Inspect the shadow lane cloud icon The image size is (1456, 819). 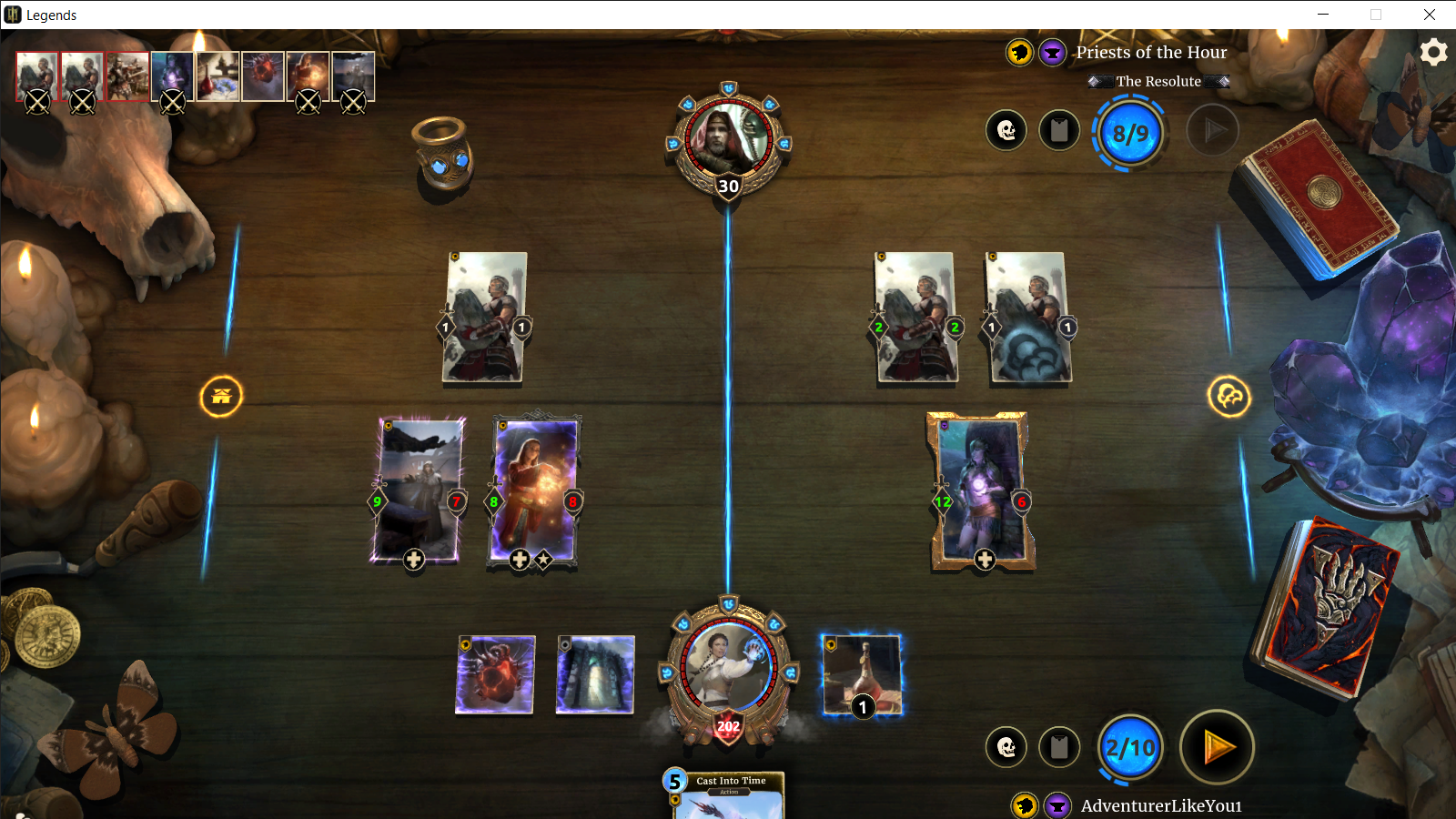(1228, 397)
